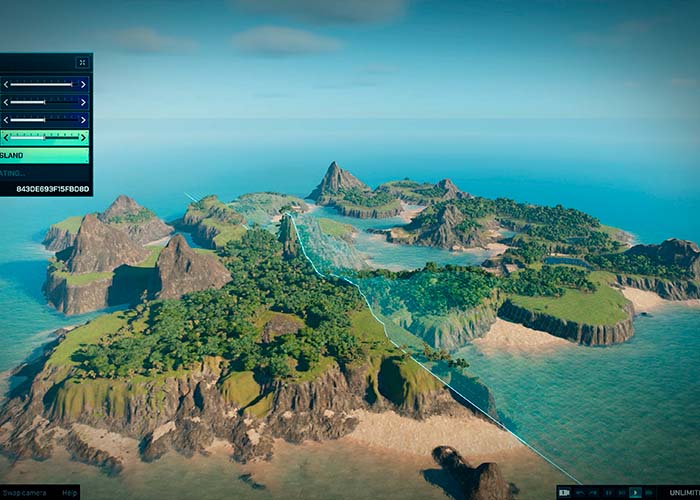Collapse the island generator panel

[82, 62]
